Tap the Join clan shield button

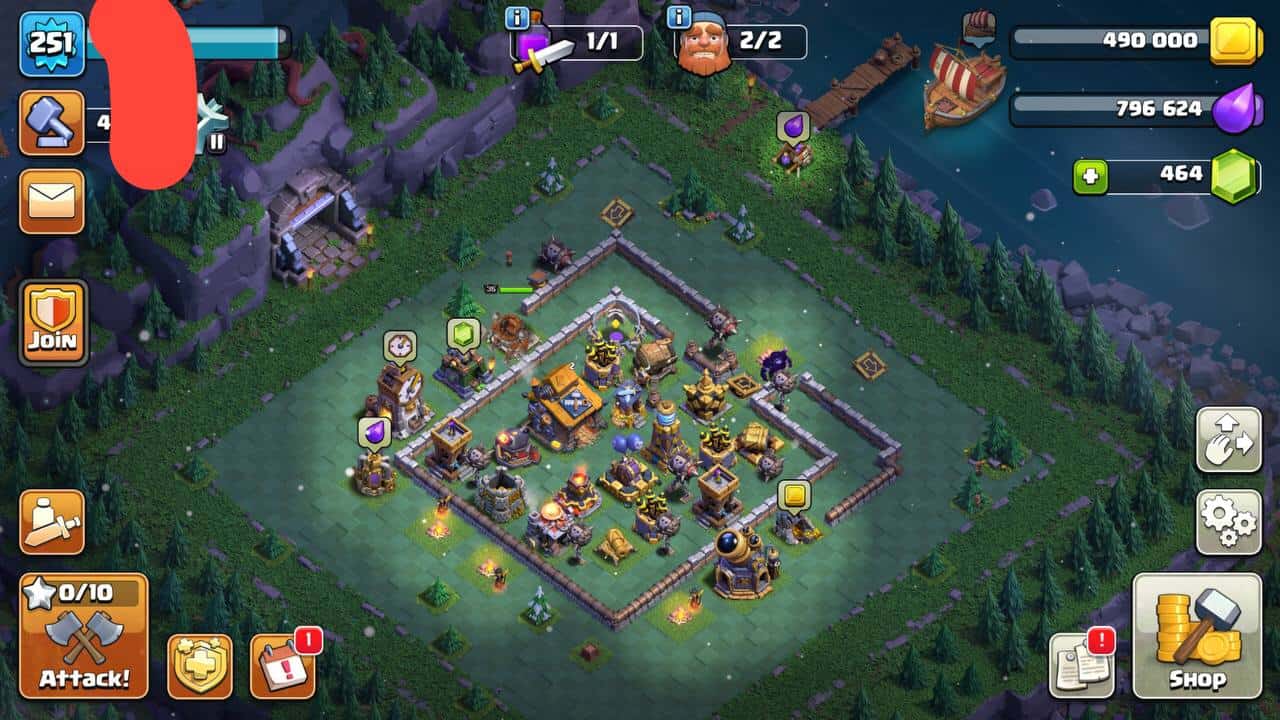(x=53, y=322)
